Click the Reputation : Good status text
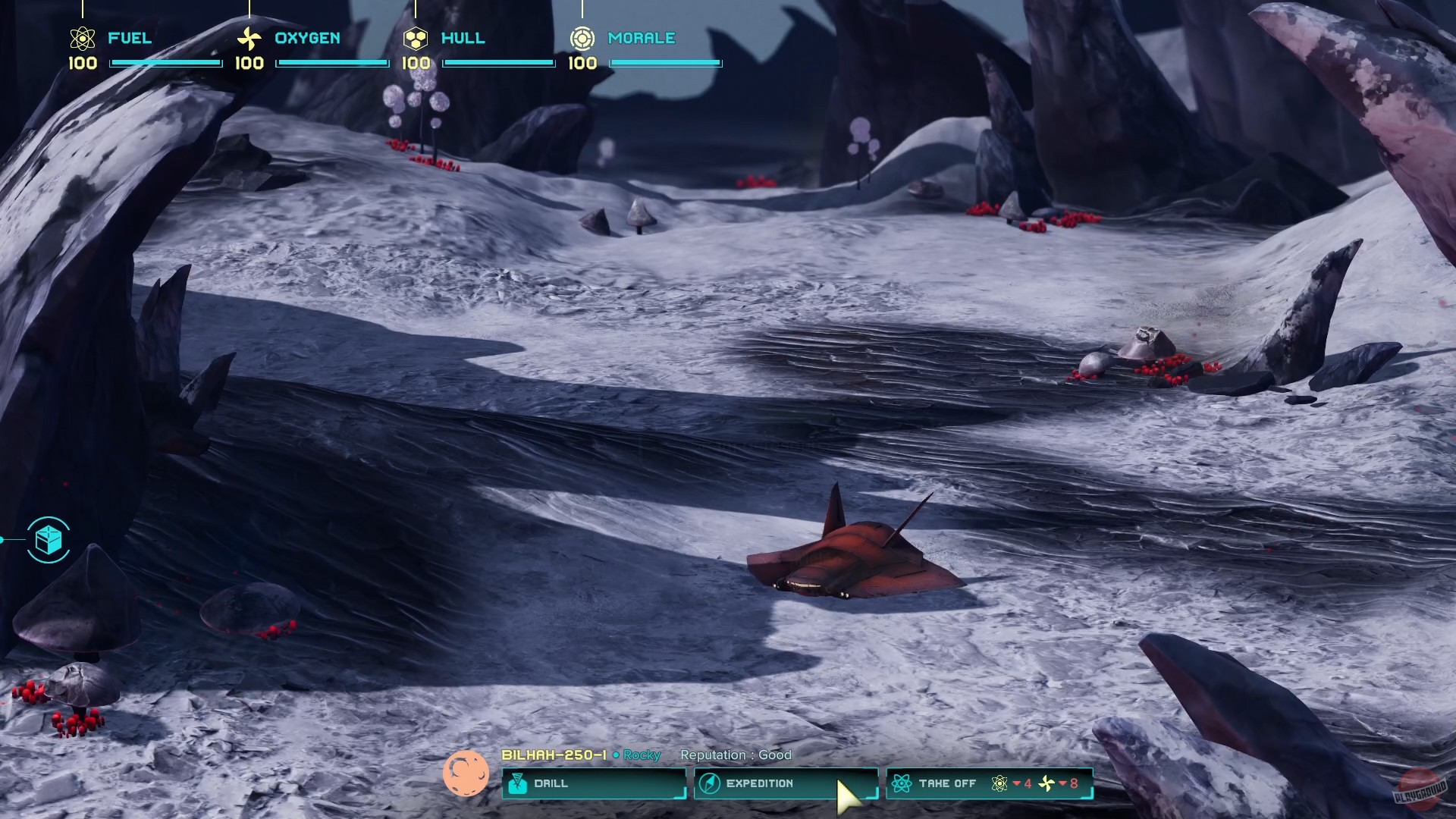Viewport: 1456px width, 819px height. 736,755
